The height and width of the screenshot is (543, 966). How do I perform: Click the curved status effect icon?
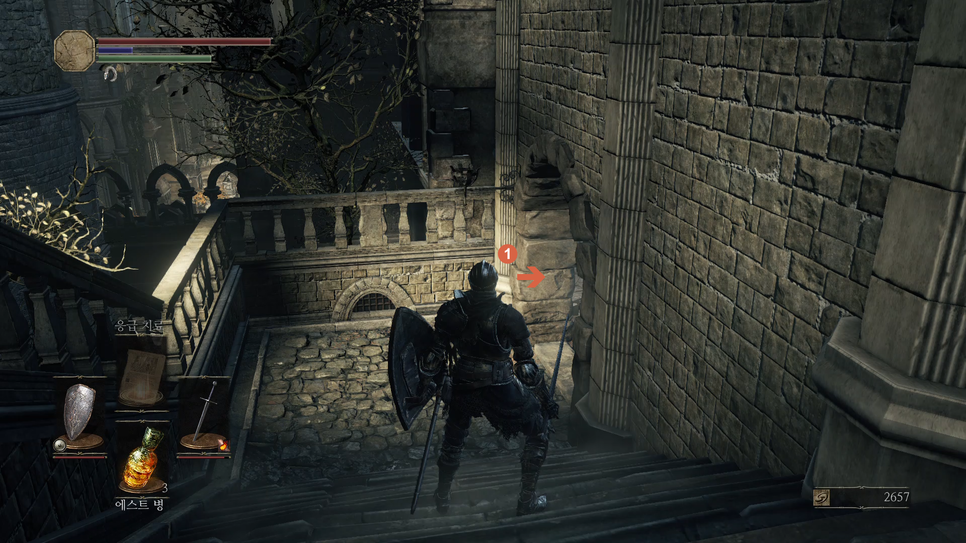coord(110,73)
